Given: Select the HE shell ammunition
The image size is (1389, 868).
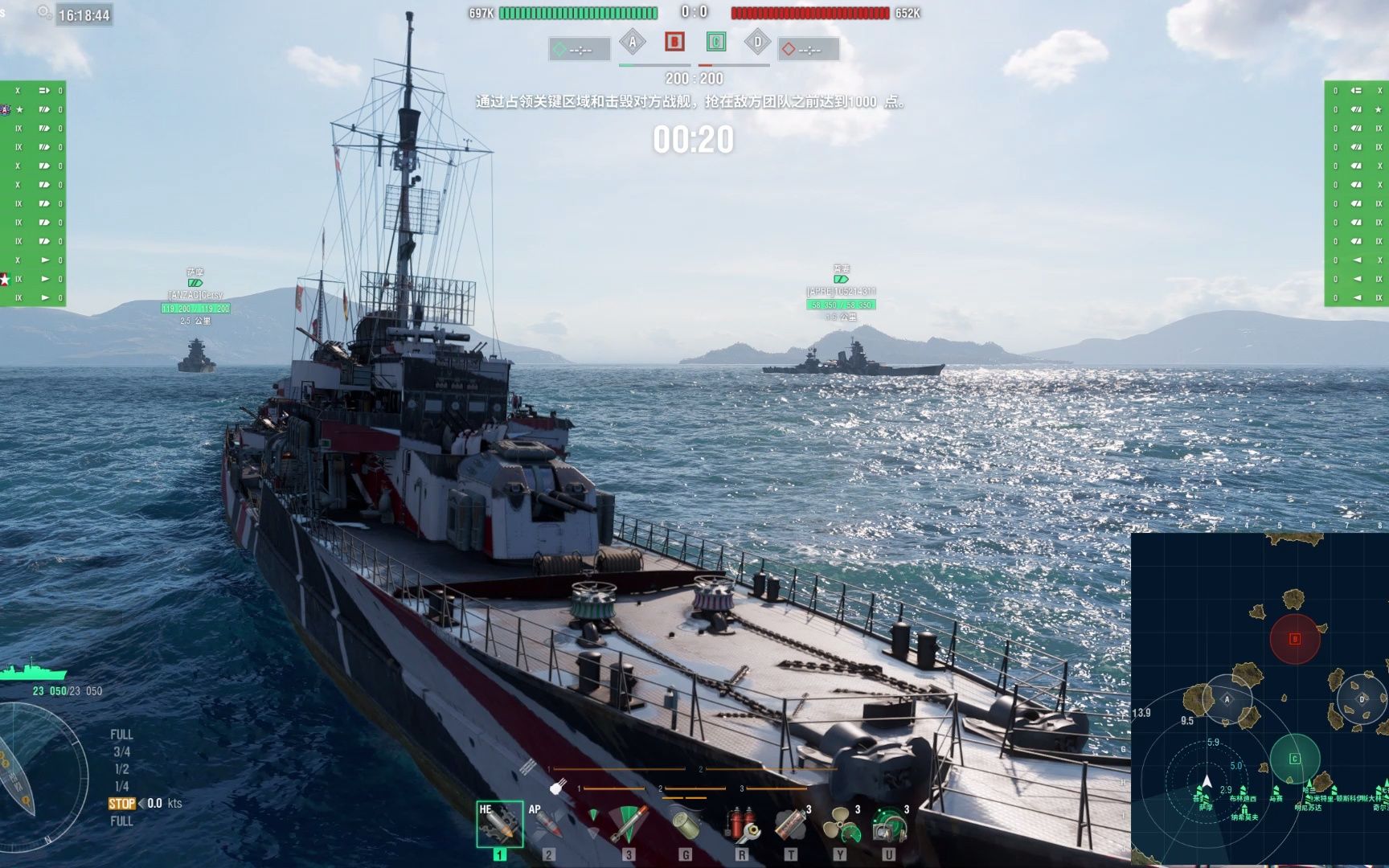Looking at the screenshot, I should (x=499, y=825).
